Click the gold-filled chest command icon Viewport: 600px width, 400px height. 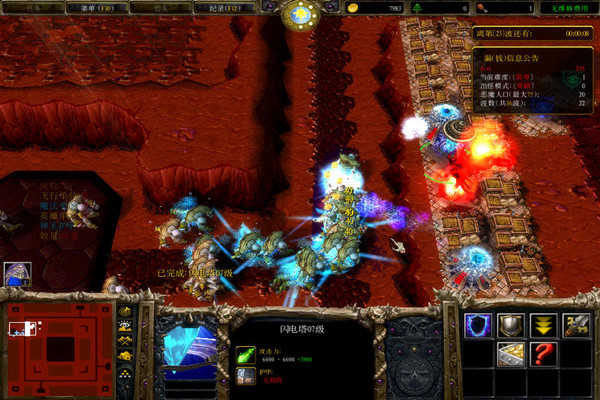[x=511, y=353]
